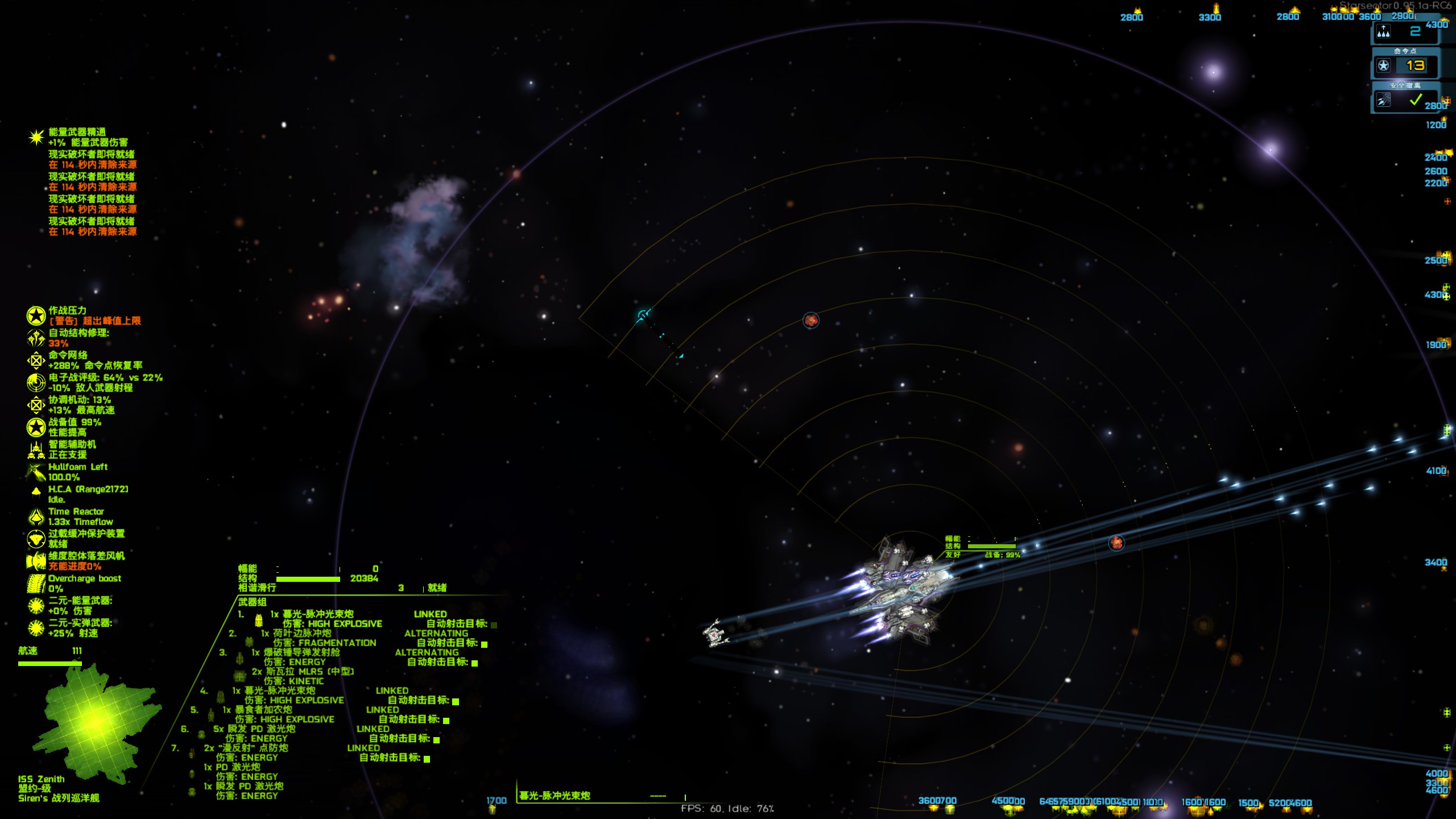This screenshot has width=1456, height=819.
Task: Click the 命令点 command points star icon
Action: pyautogui.click(x=1384, y=66)
